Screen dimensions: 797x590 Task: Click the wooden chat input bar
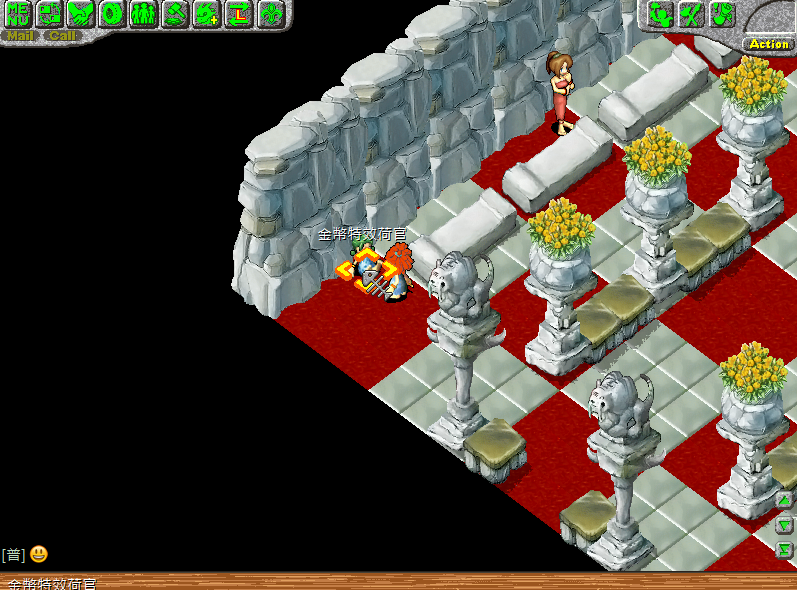(400, 581)
